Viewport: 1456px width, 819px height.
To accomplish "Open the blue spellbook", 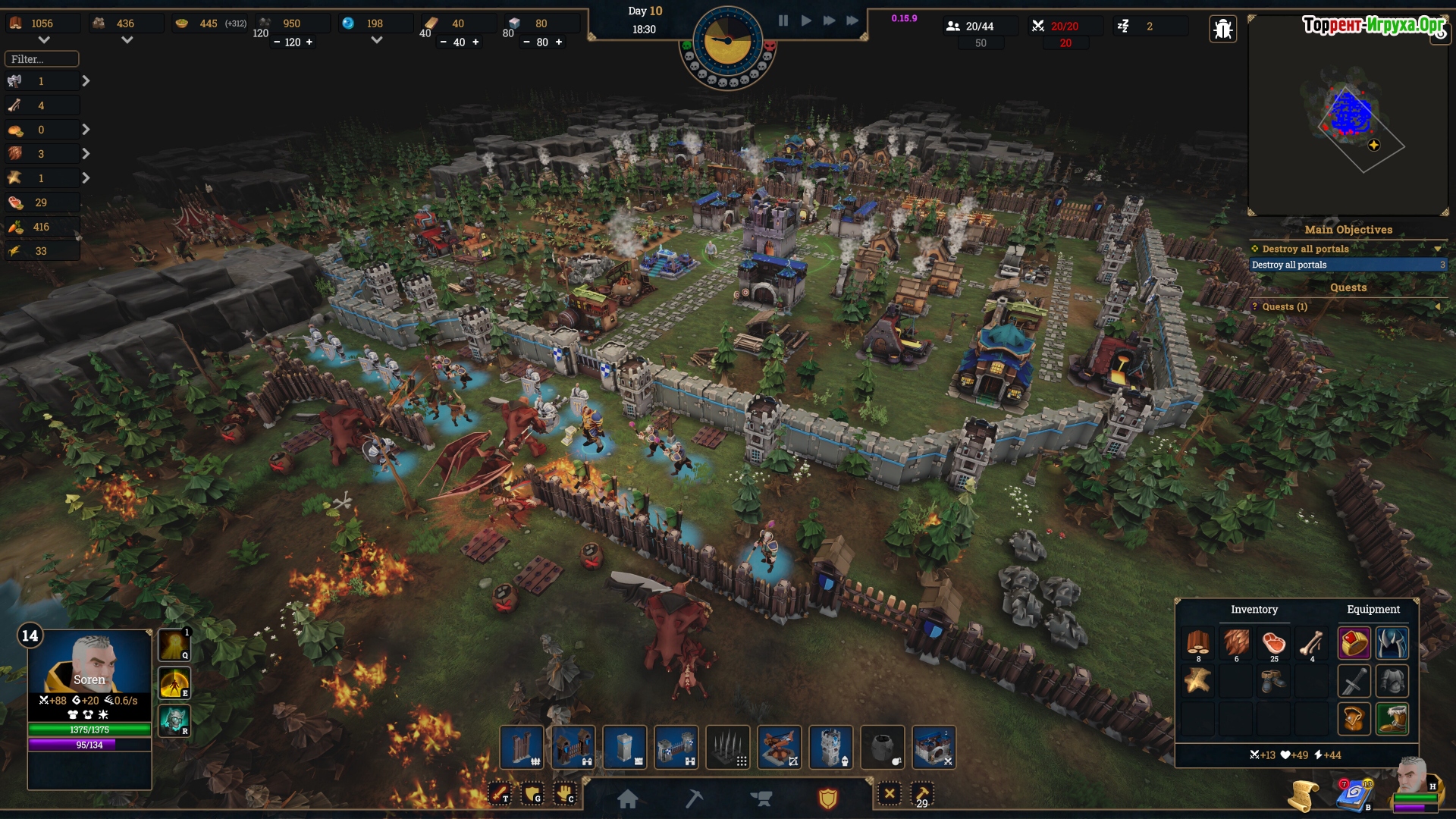I will tap(1354, 795).
